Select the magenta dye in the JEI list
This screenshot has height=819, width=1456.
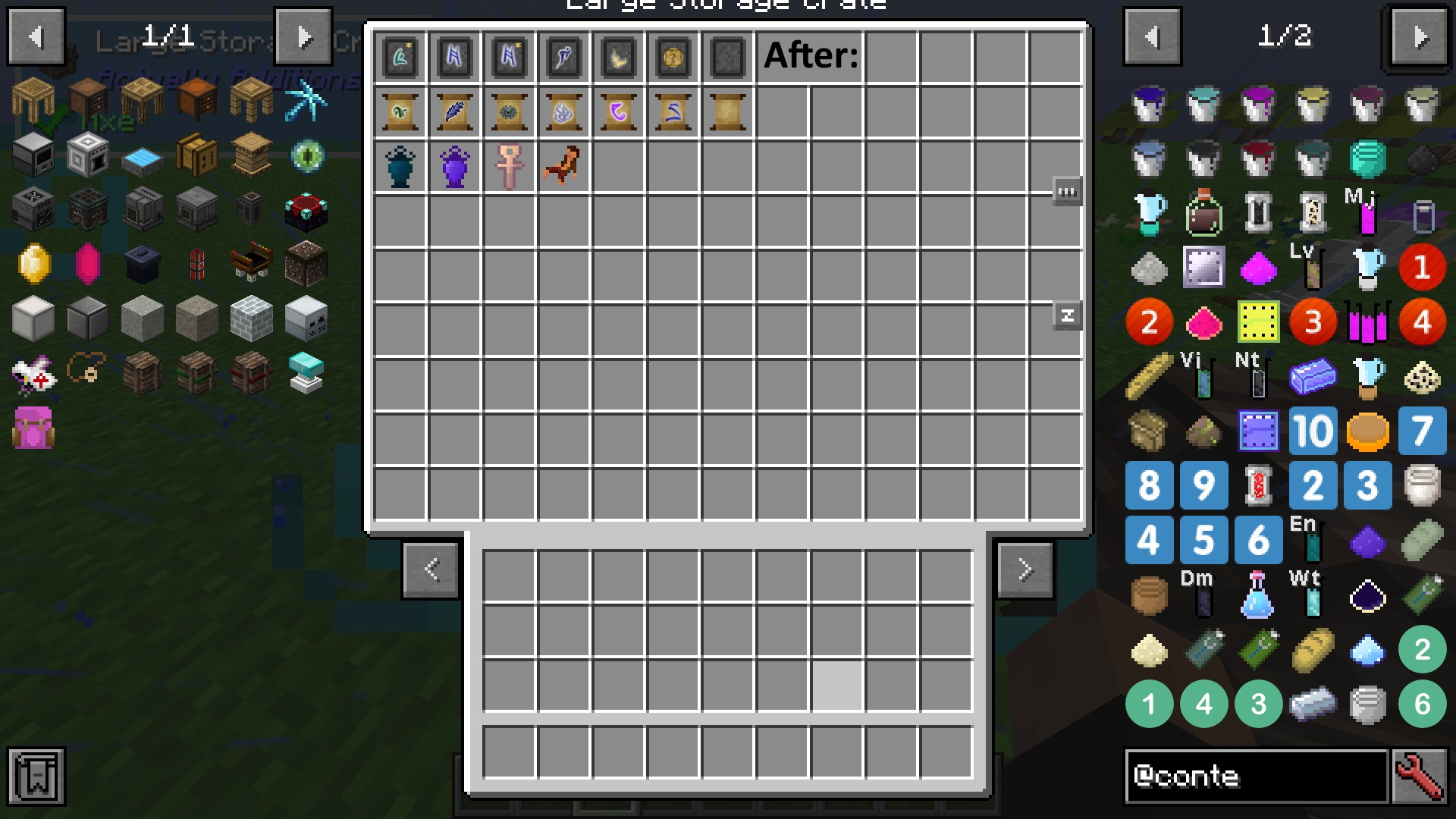[1258, 267]
